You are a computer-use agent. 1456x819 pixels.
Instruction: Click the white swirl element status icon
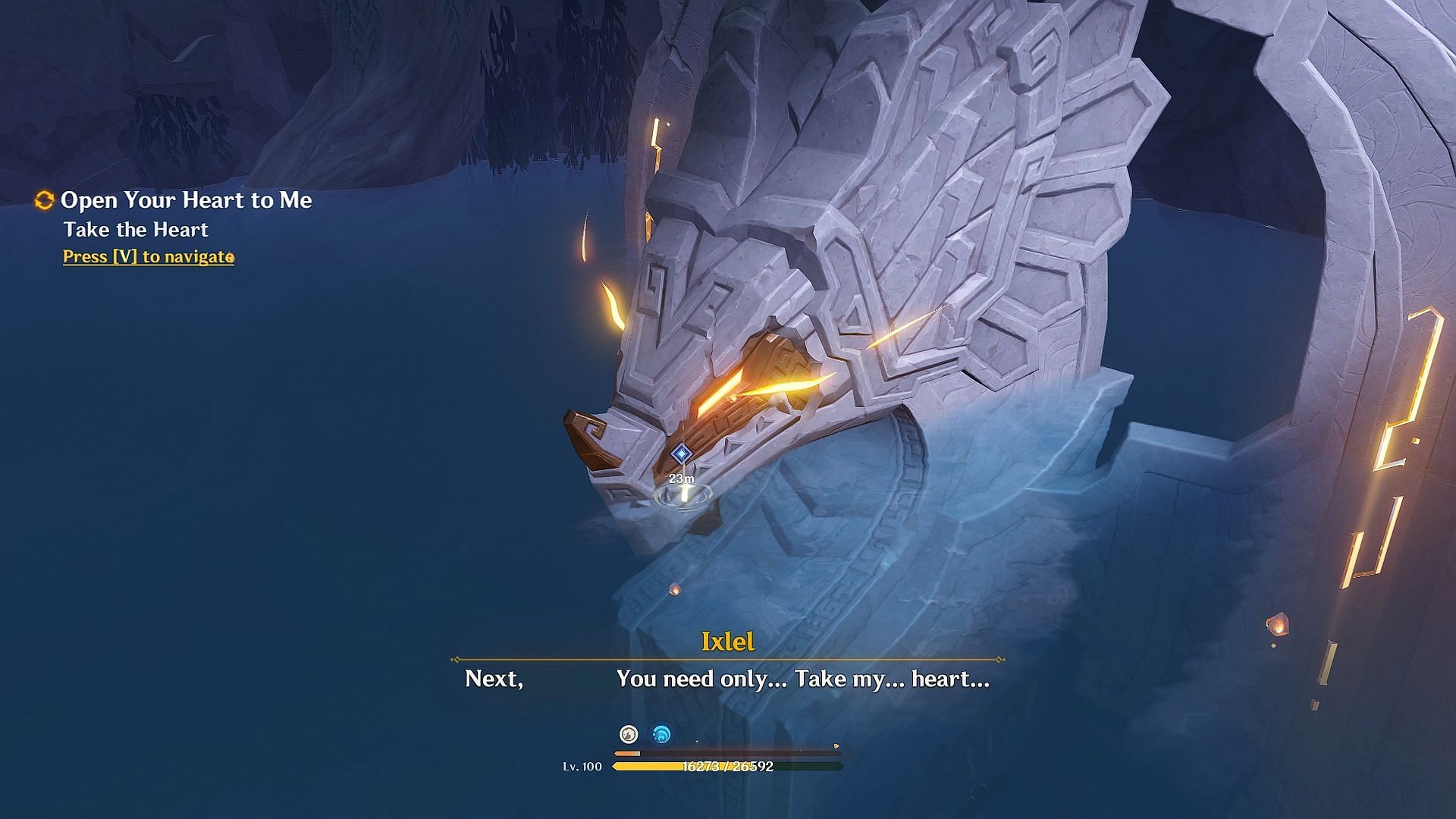coord(629,734)
